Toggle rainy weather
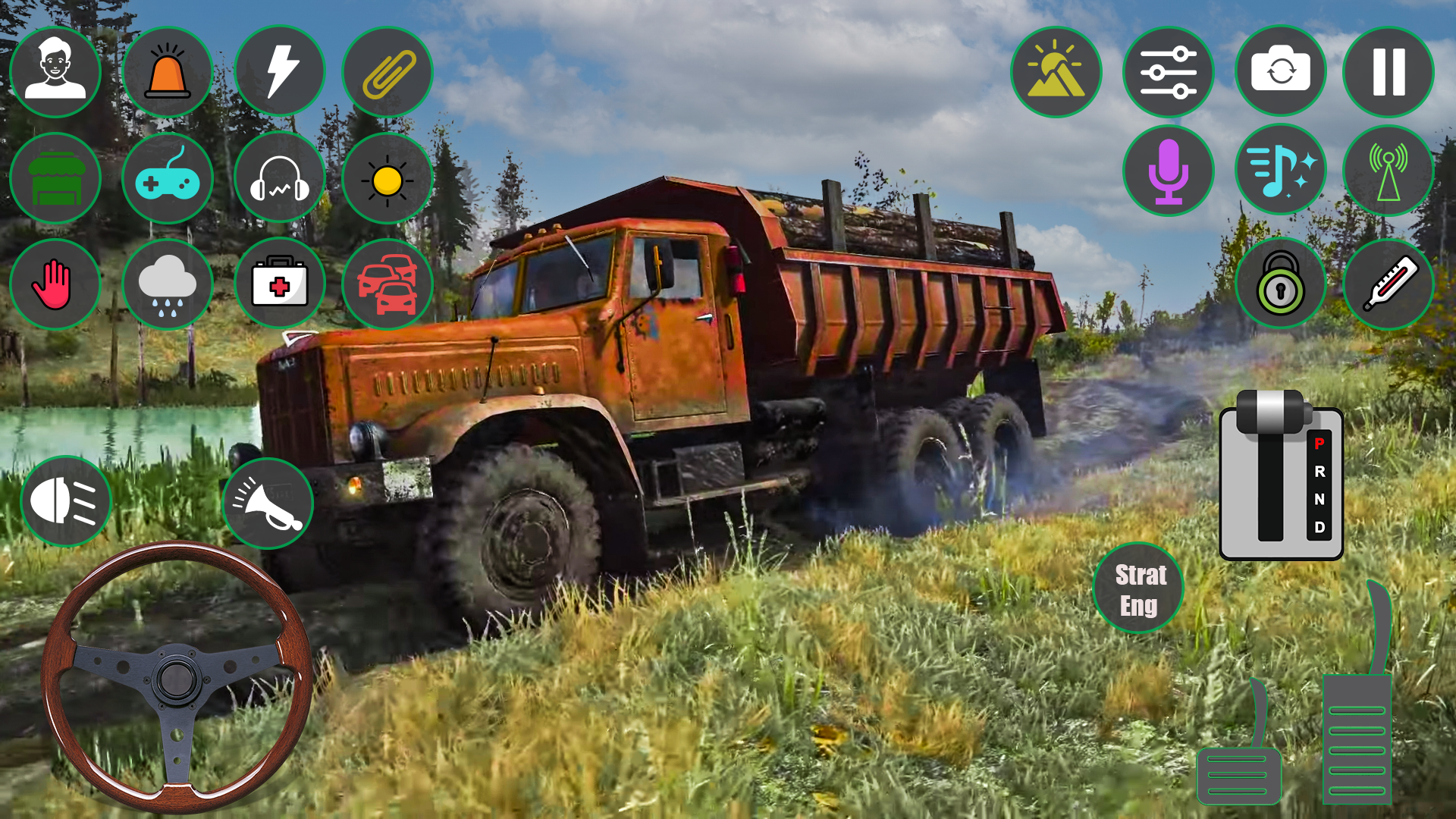Viewport: 1456px width, 819px height. point(168,283)
